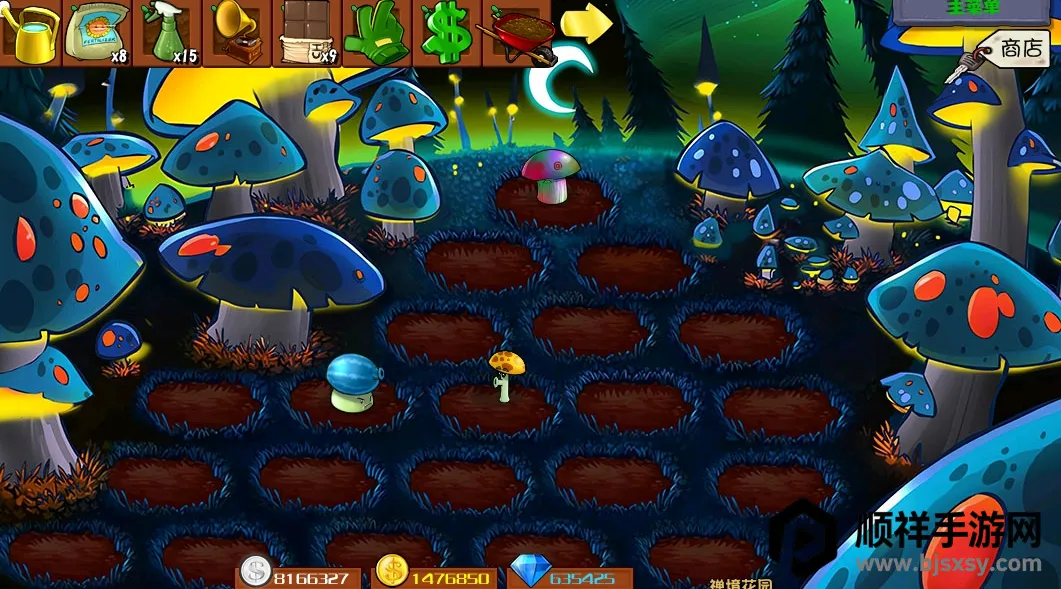
Task: Select the golden phonograph tool
Action: coord(237,32)
